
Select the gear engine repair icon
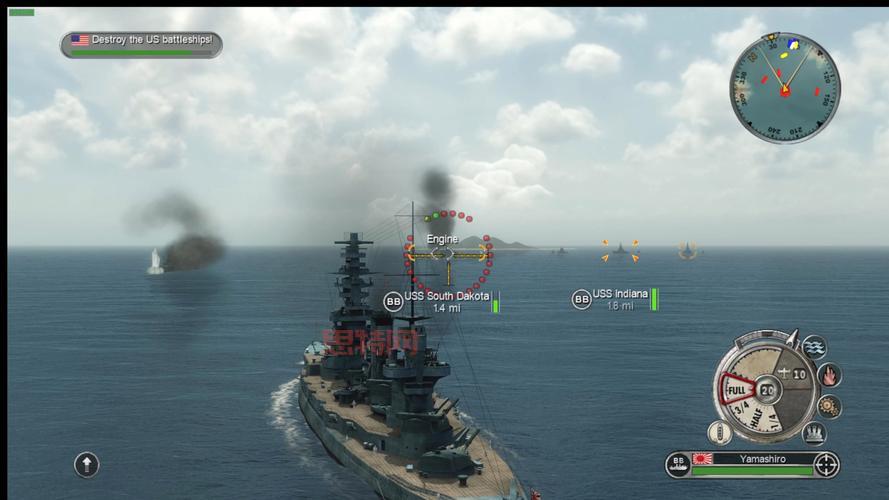point(829,406)
